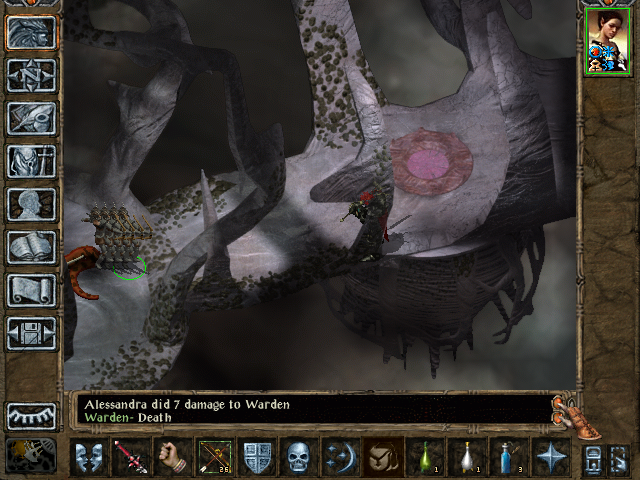Image resolution: width=640 pixels, height=480 pixels.
Task: Open the priest scroll from the sidebar
Action: pyautogui.click(x=31, y=290)
